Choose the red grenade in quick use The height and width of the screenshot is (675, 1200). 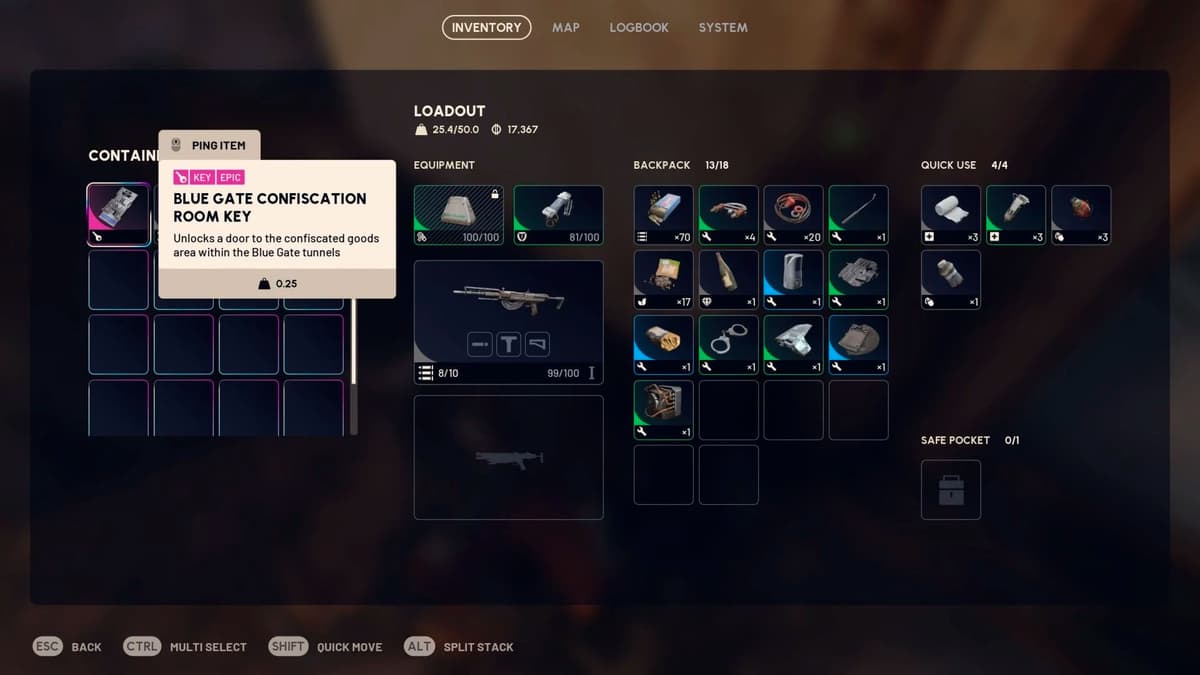point(1081,214)
